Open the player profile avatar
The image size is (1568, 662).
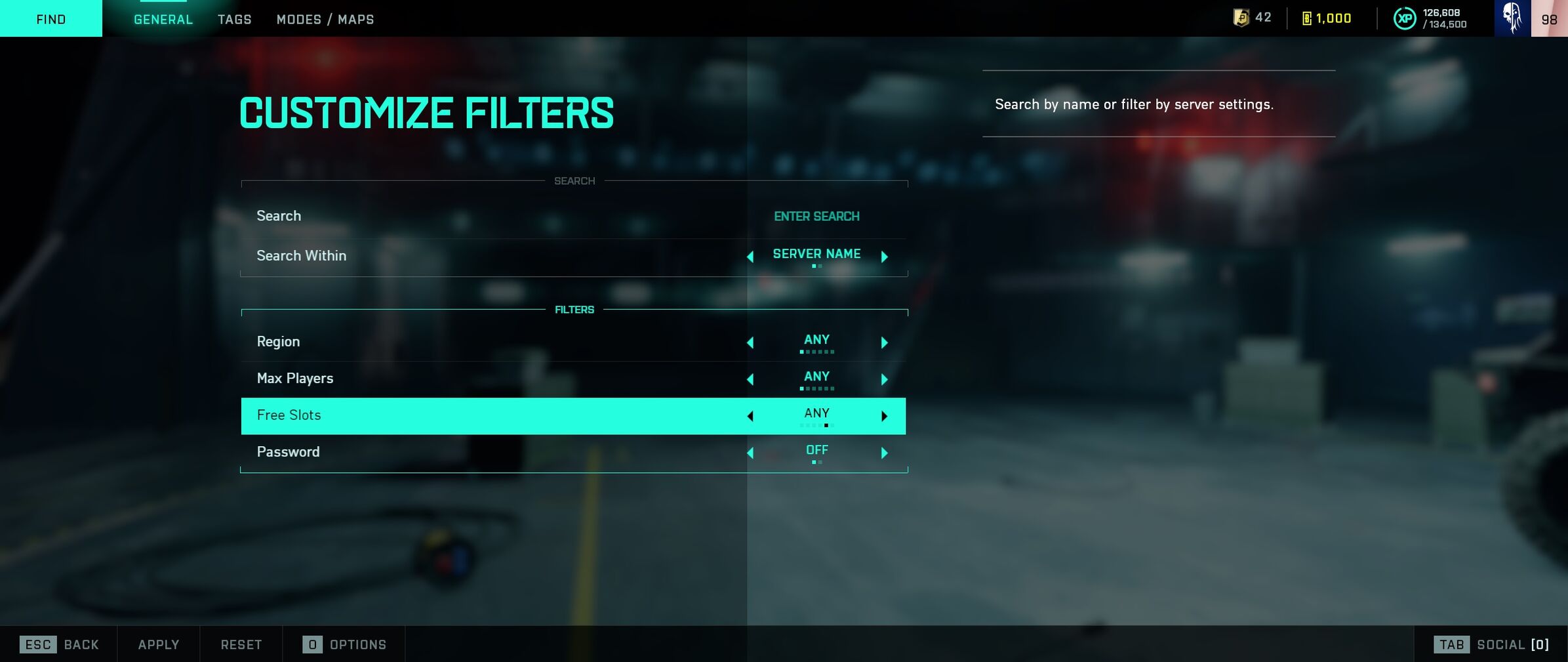(x=1512, y=18)
